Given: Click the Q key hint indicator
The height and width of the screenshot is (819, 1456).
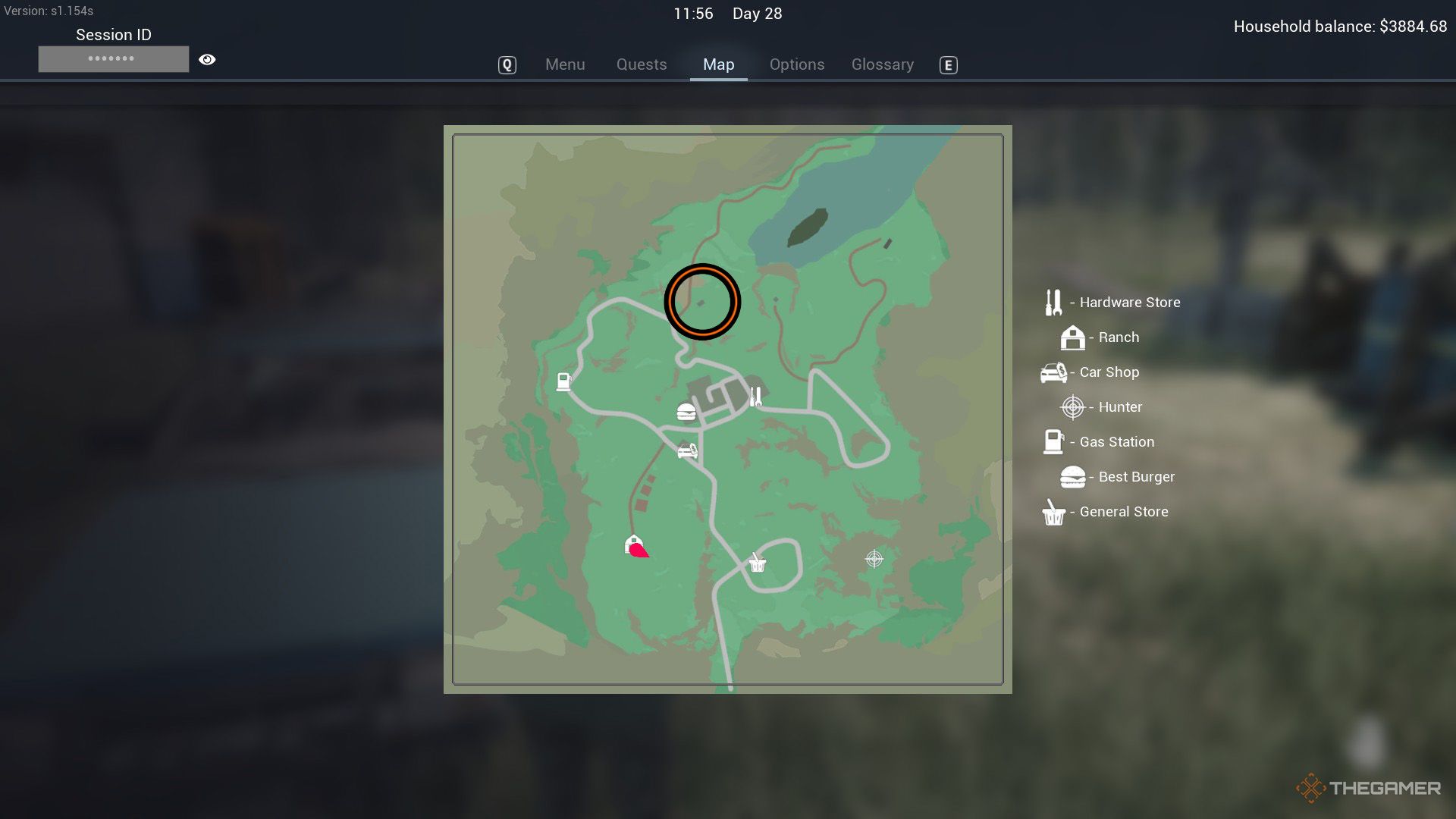Looking at the screenshot, I should [x=507, y=65].
